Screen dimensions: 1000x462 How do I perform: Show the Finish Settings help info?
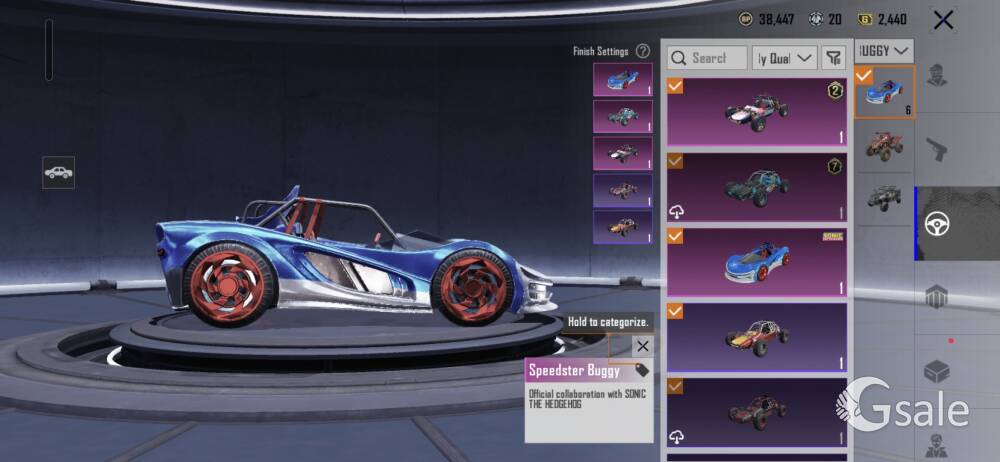(643, 51)
